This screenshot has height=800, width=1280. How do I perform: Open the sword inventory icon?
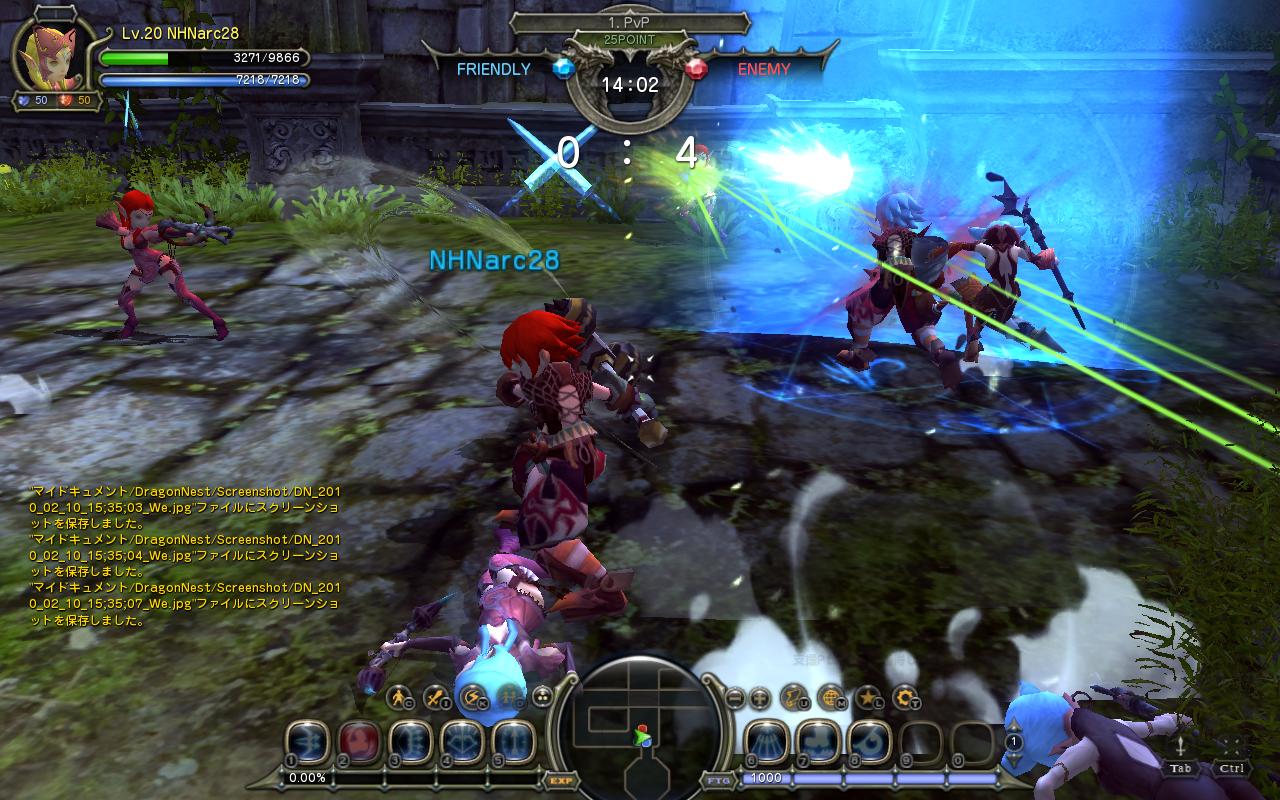[x=436, y=695]
